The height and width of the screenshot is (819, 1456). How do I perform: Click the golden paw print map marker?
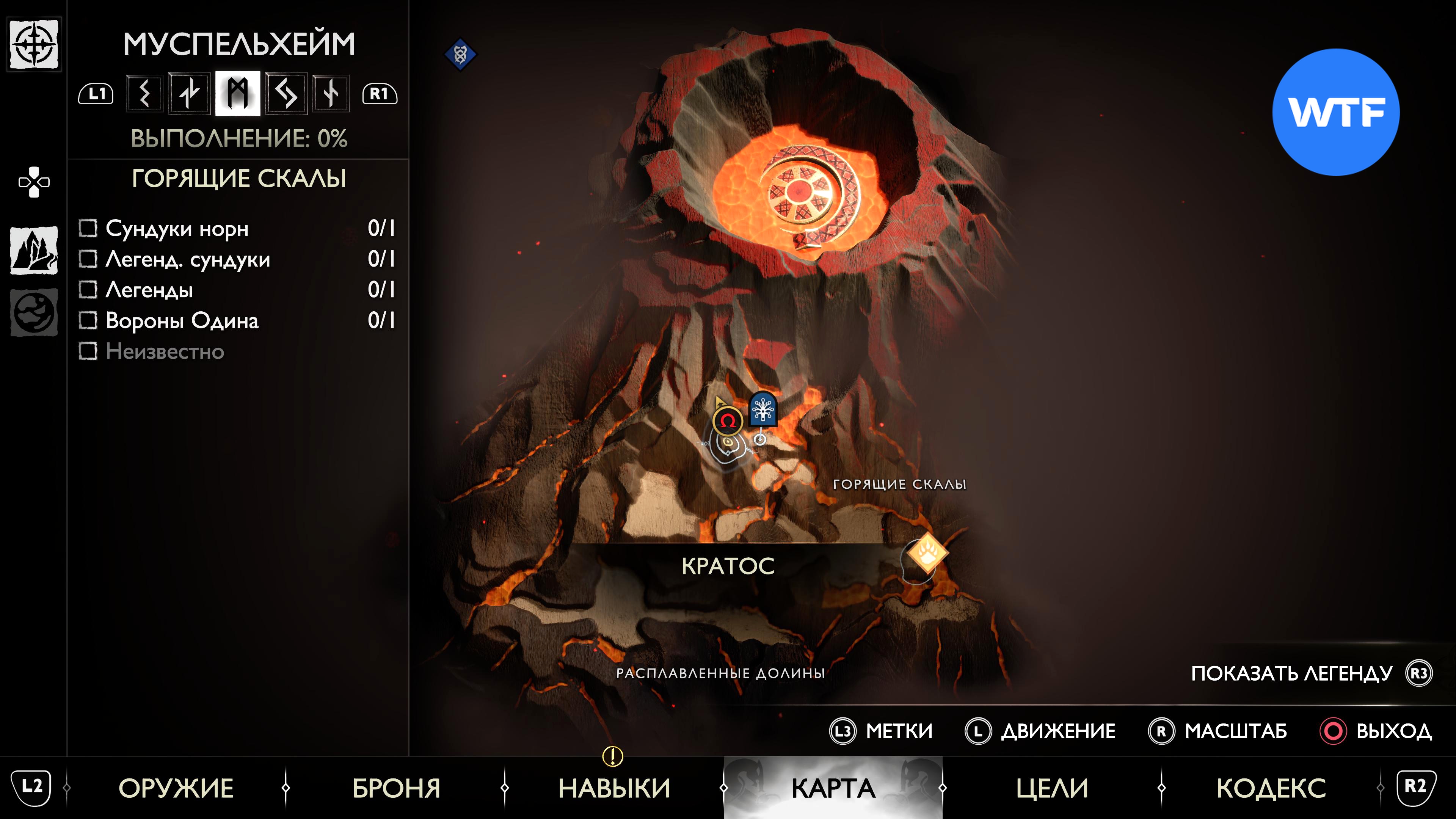927,552
